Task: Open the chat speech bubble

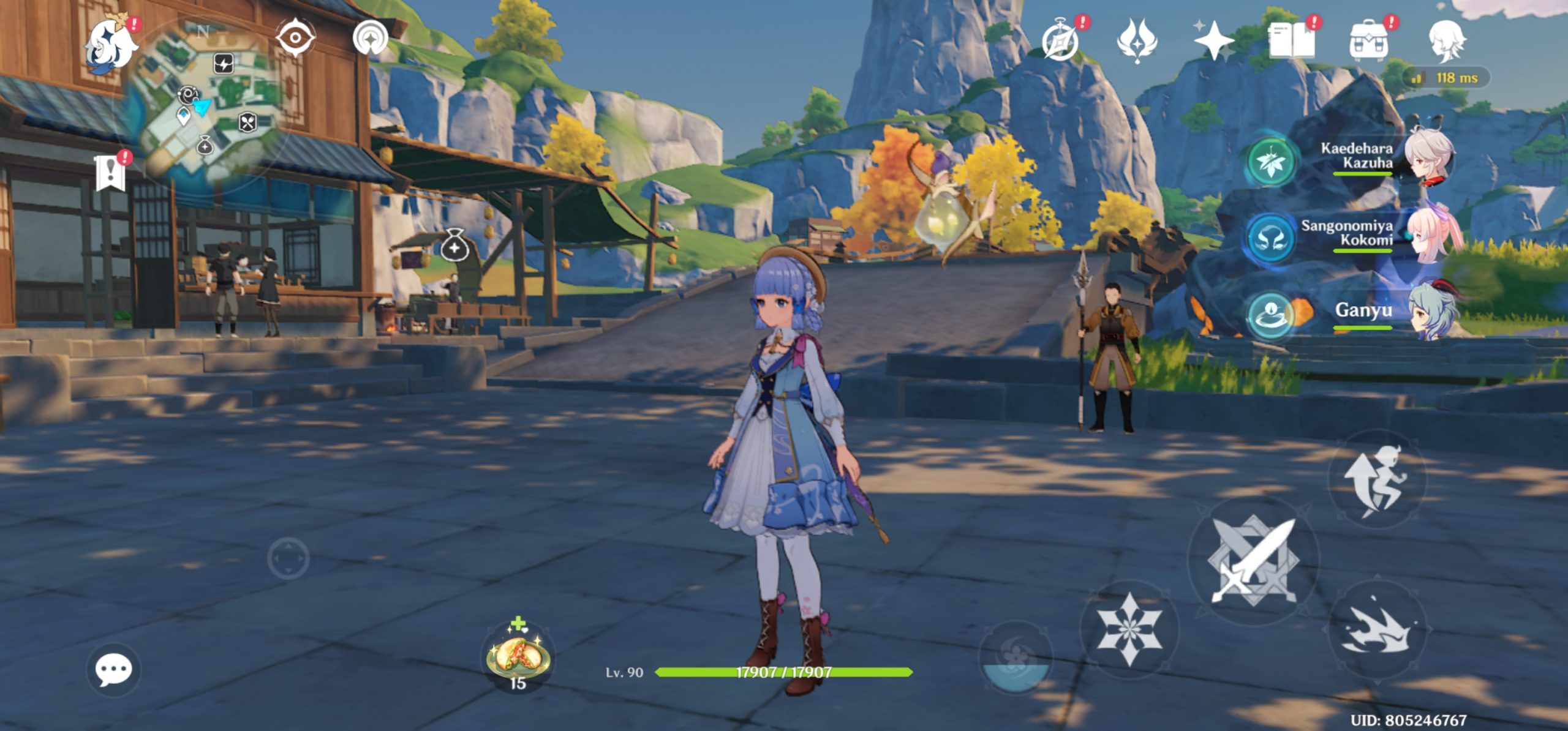Action: coord(113,669)
